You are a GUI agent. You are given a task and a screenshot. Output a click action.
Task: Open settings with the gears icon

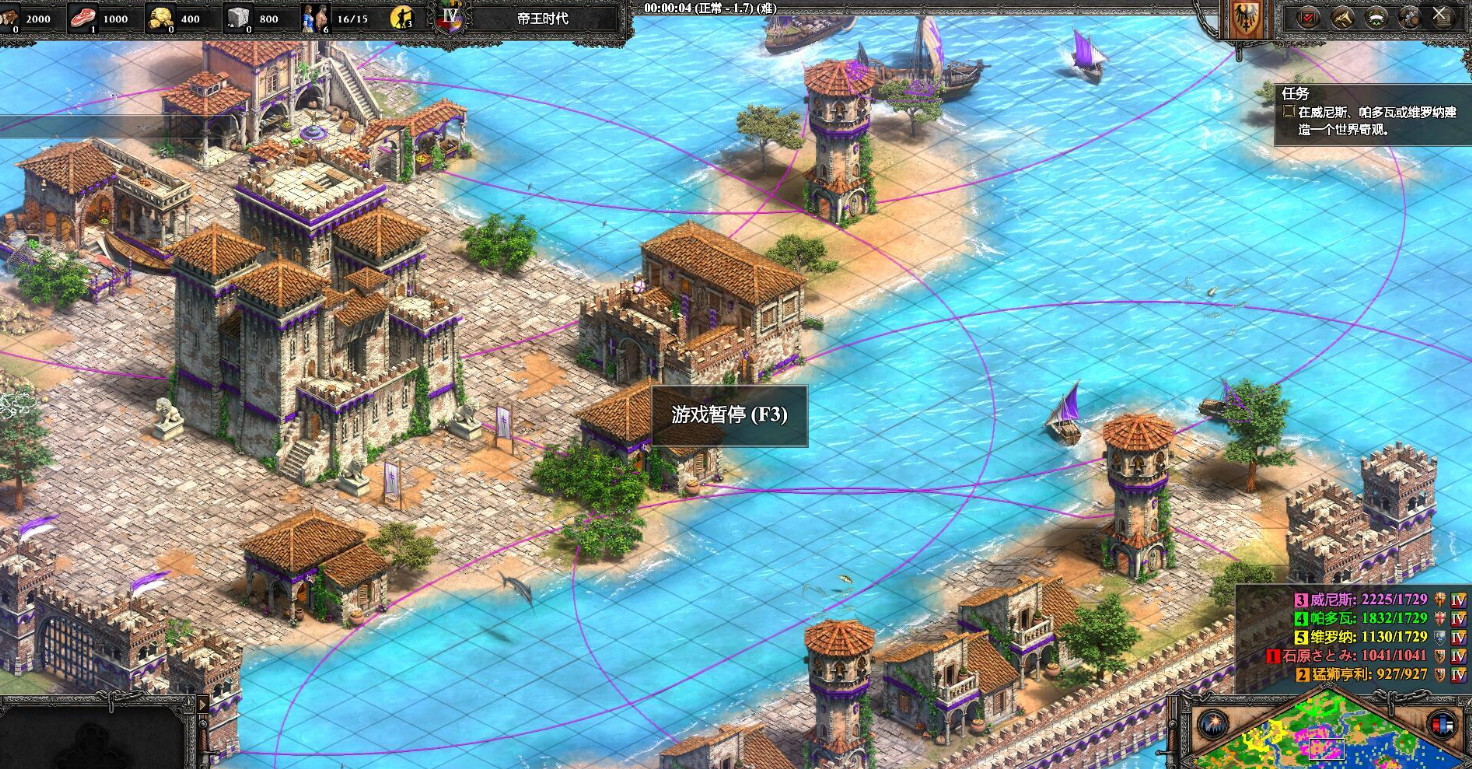[x=1409, y=17]
